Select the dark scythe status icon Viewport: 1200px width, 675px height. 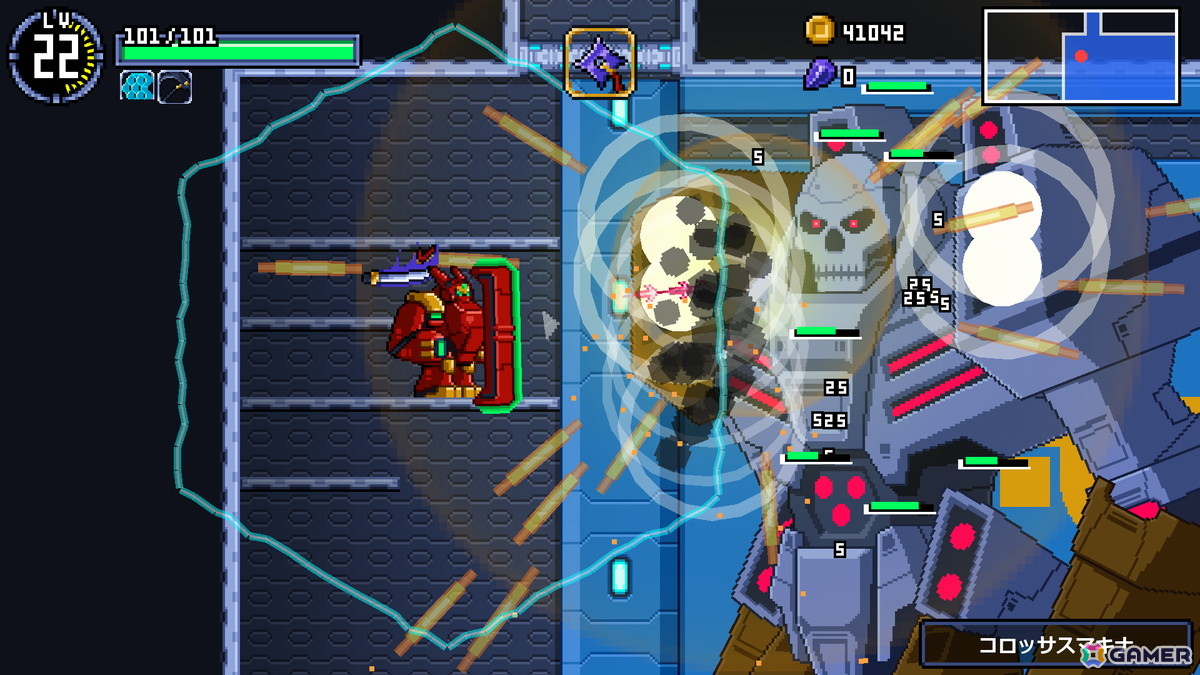pyautogui.click(x=175, y=86)
